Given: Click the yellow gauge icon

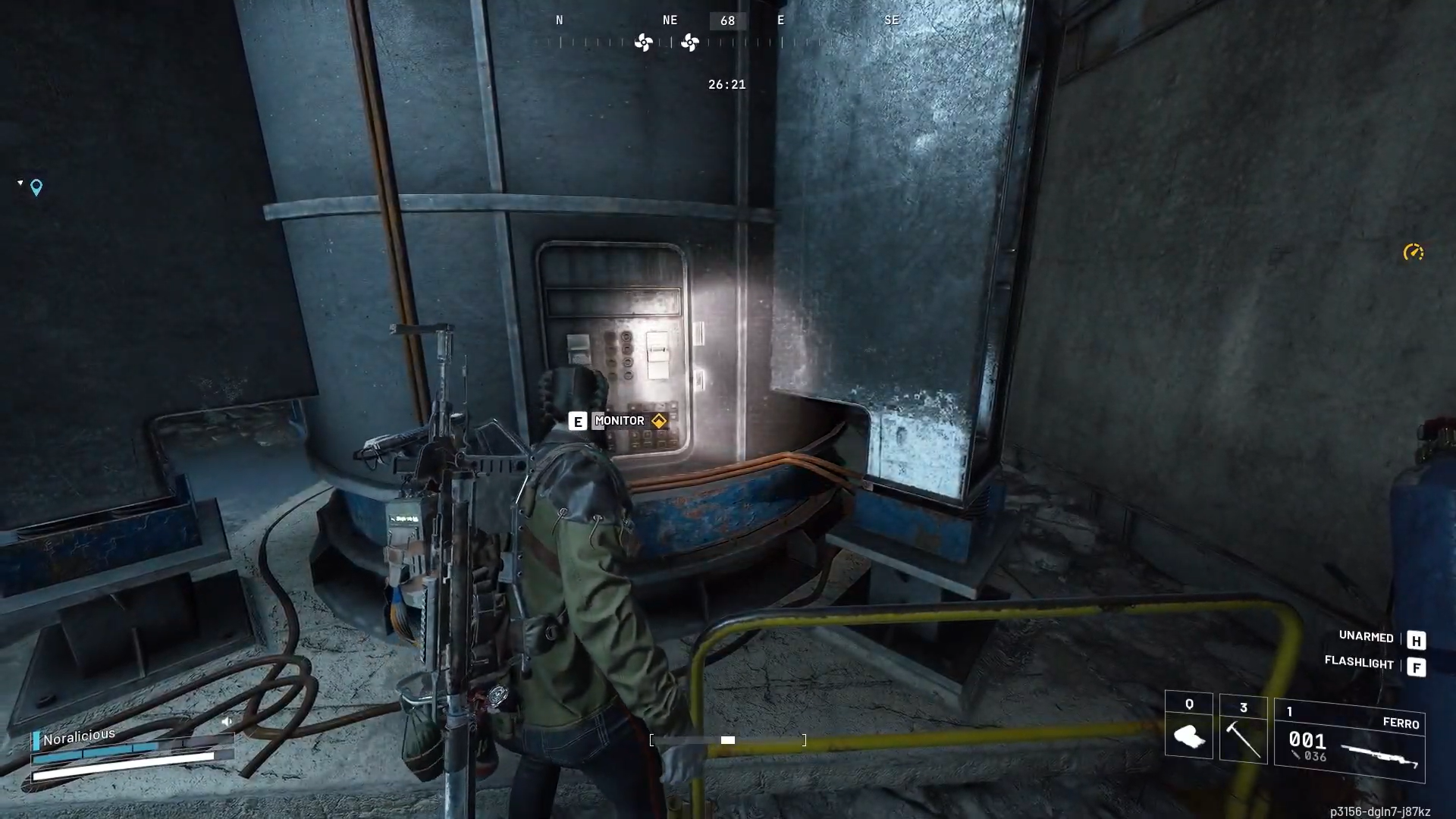Looking at the screenshot, I should pos(1413,253).
